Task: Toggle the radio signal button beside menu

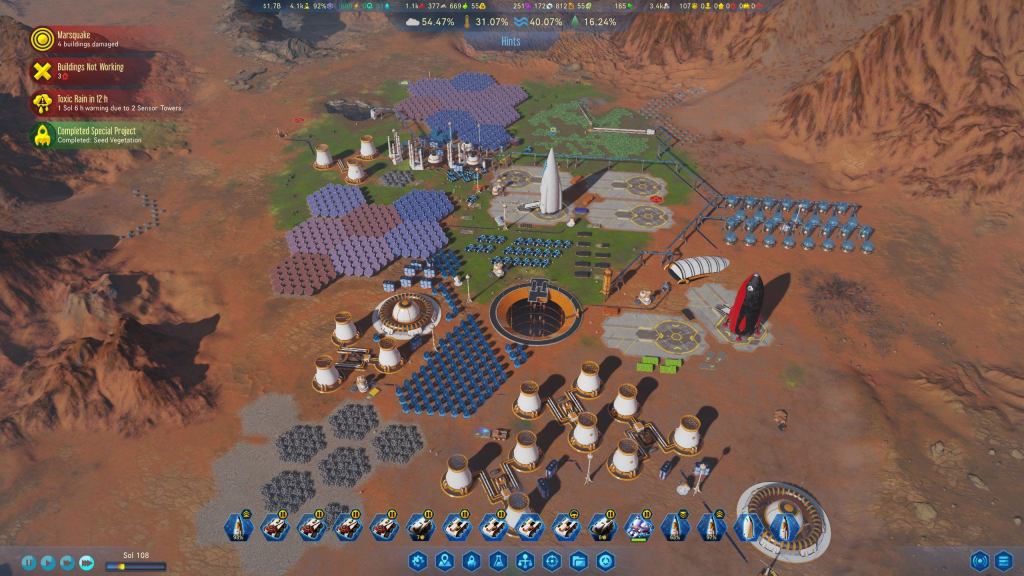Action: point(978,561)
